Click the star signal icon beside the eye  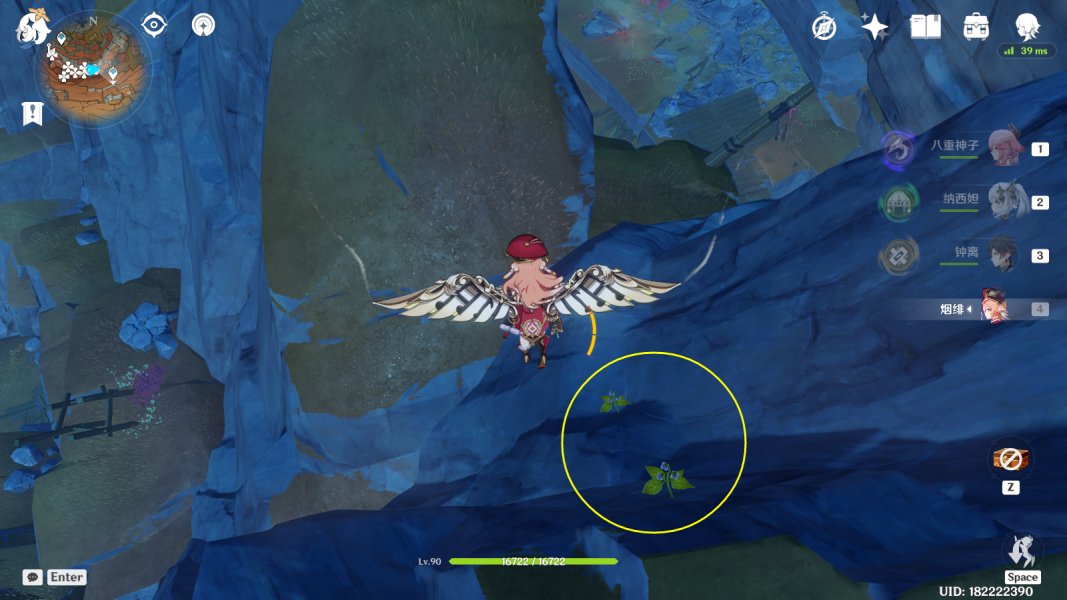[203, 24]
